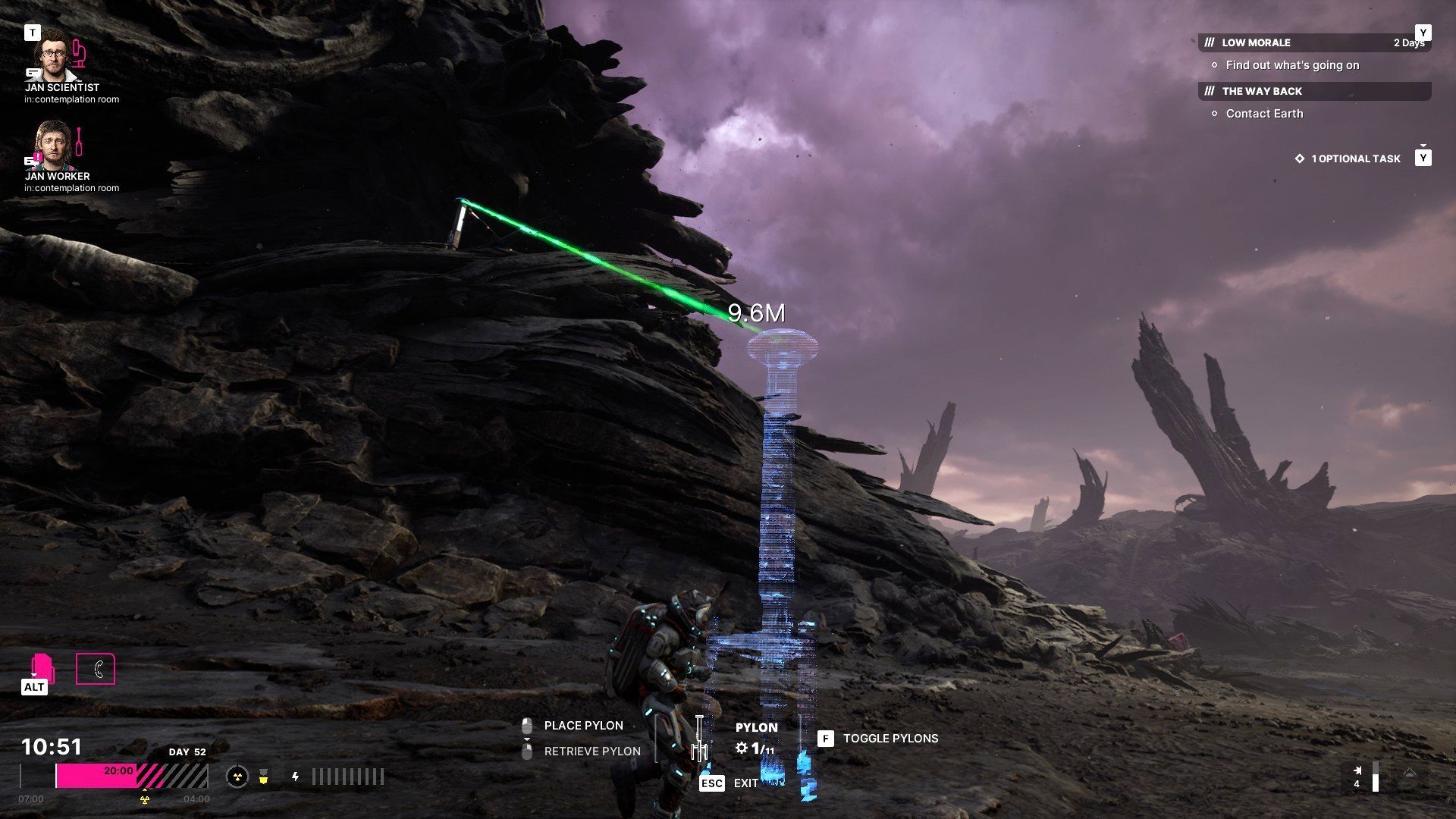
Task: Click the day schedule time bar
Action: pyautogui.click(x=131, y=776)
